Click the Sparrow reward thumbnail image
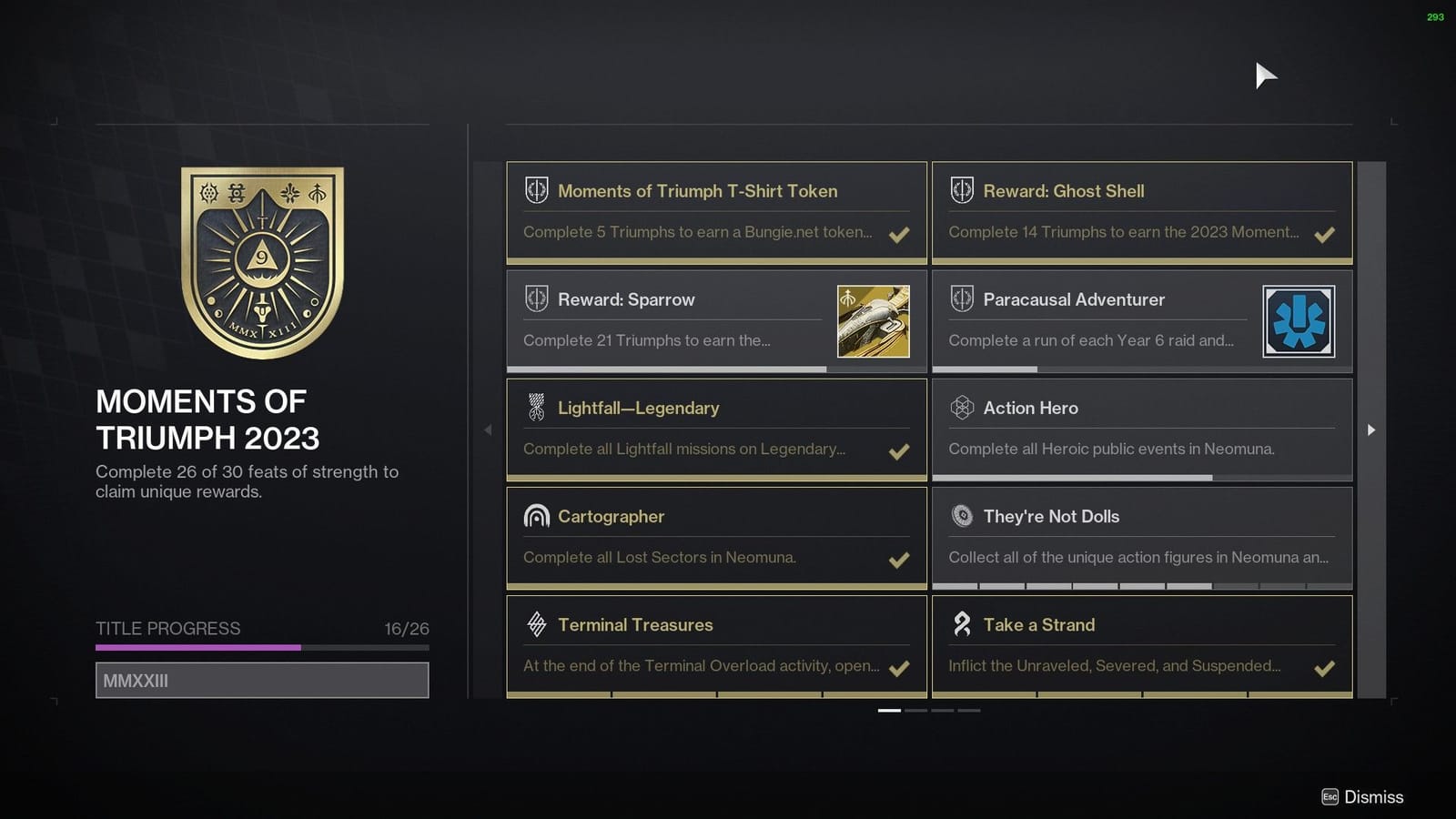 coord(875,320)
